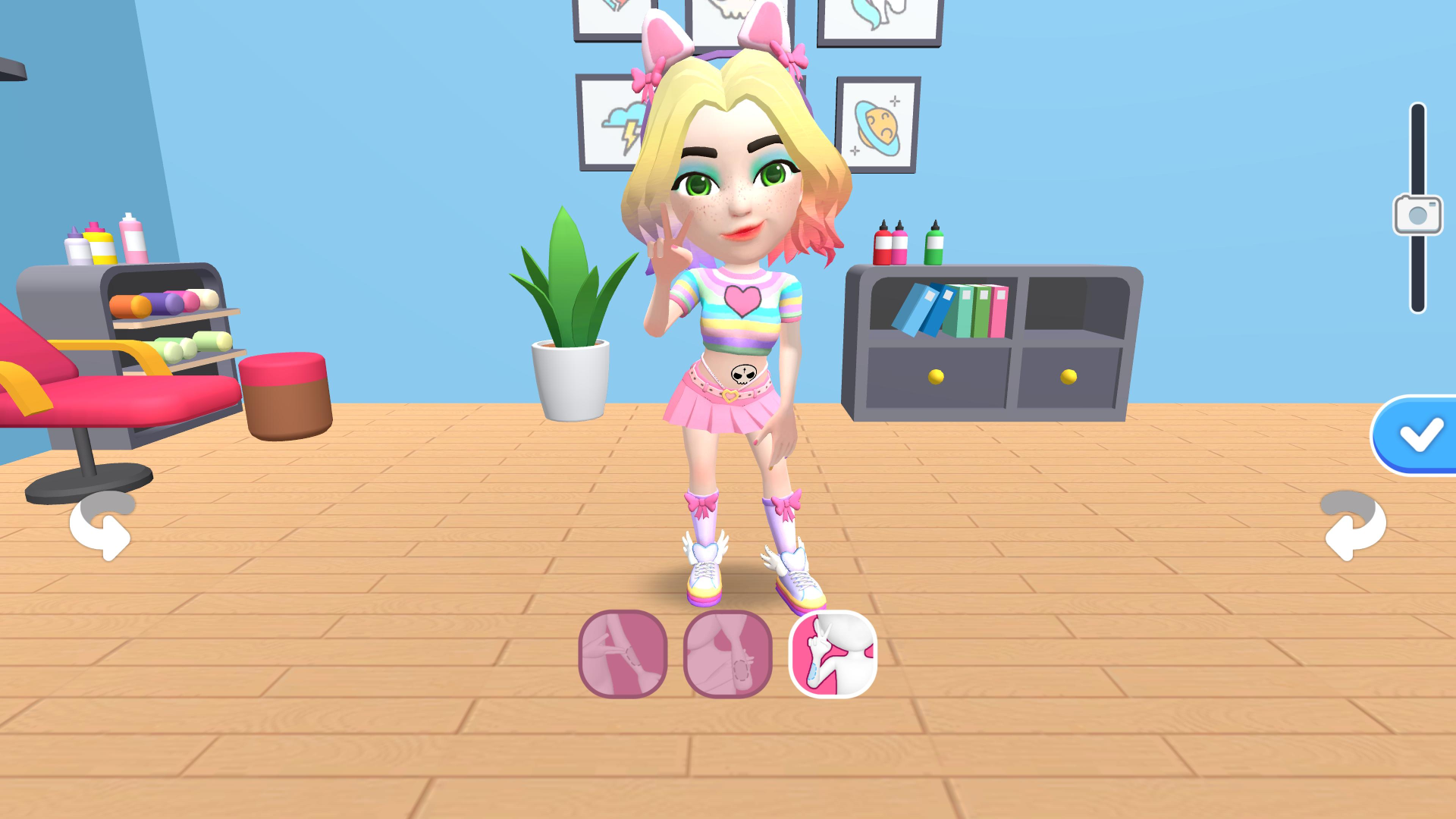Click the camera icon on the zoom slider
Viewport: 1456px width, 819px height.
(1417, 213)
